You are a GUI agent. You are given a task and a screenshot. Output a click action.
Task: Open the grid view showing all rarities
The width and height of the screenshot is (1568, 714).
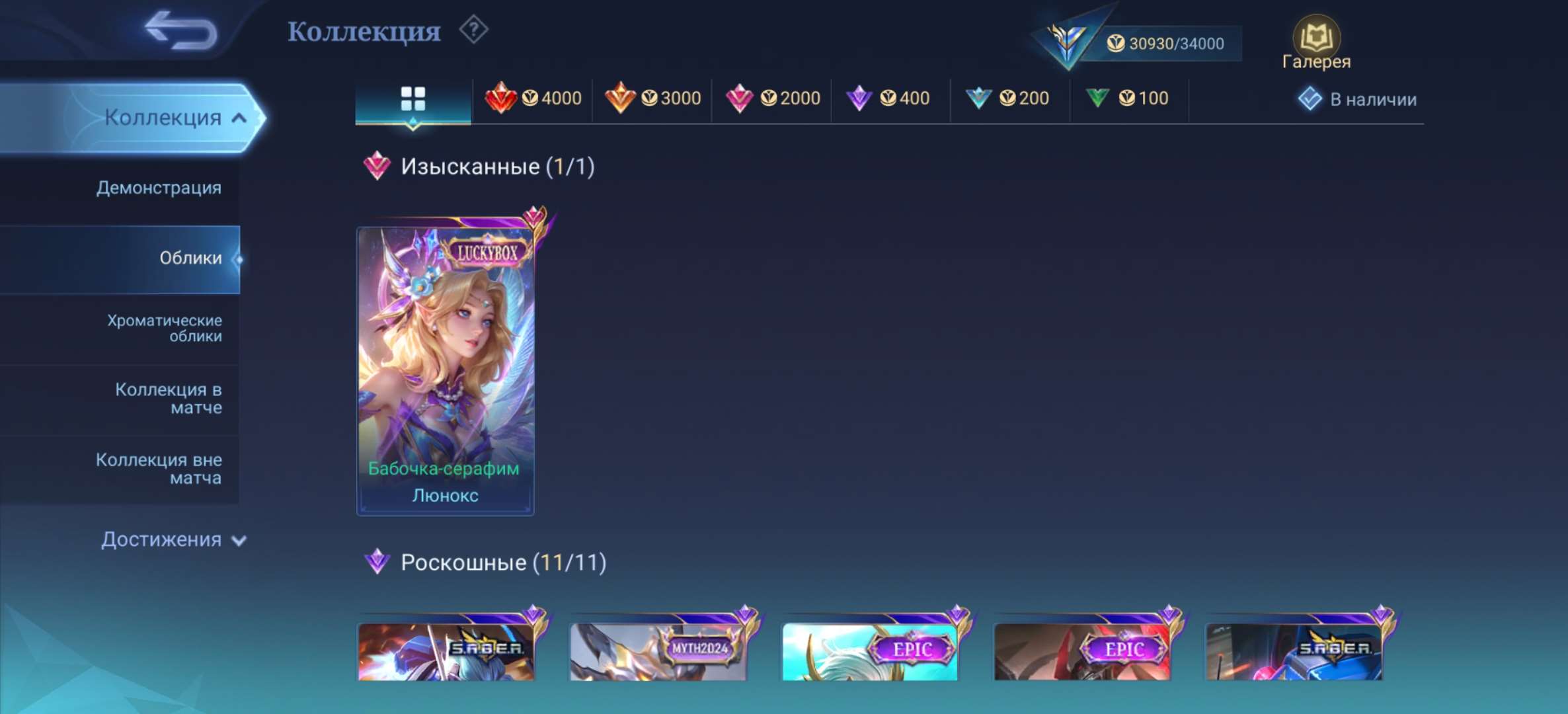click(413, 98)
